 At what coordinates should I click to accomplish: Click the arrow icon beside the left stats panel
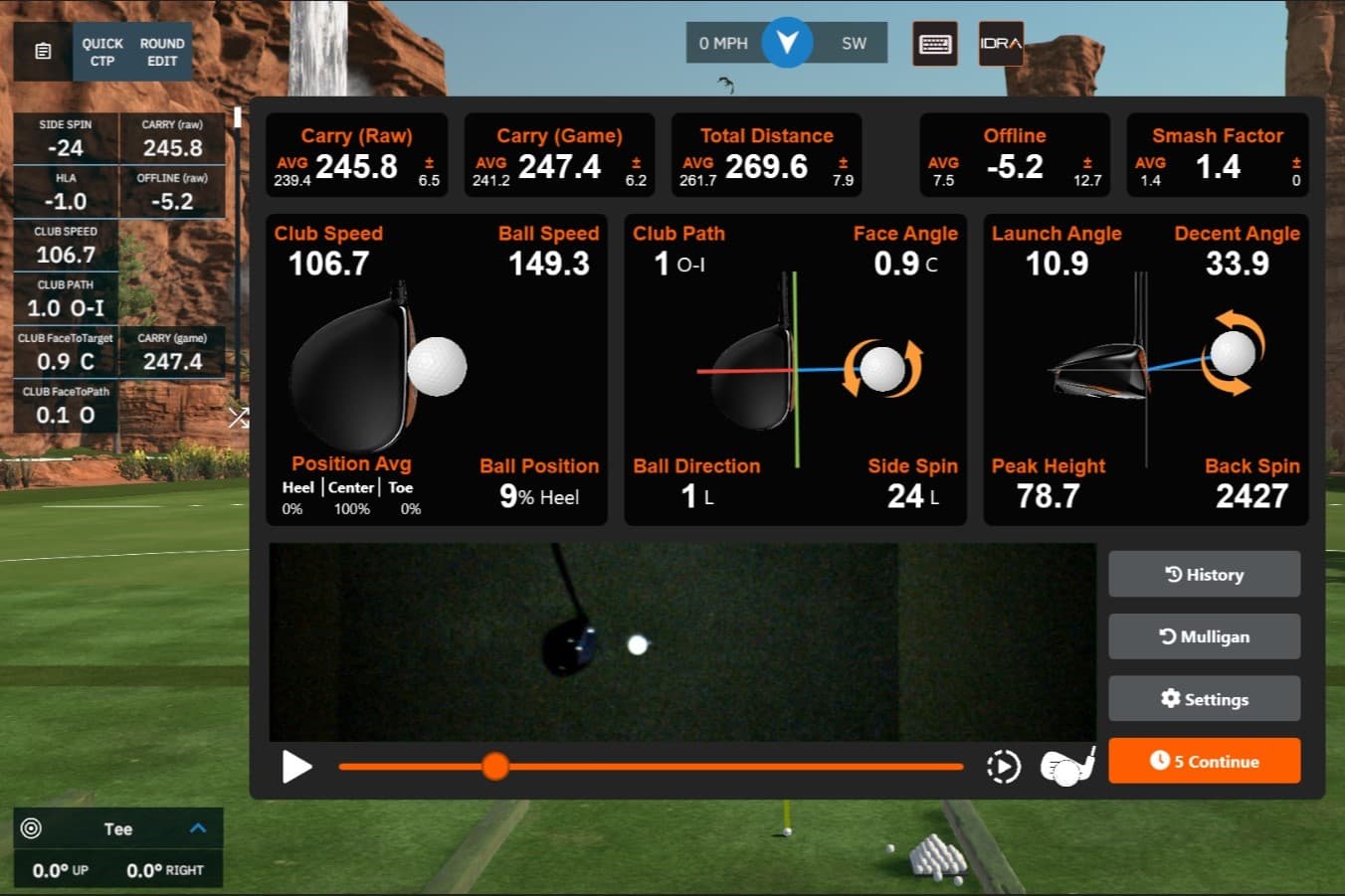(x=239, y=418)
